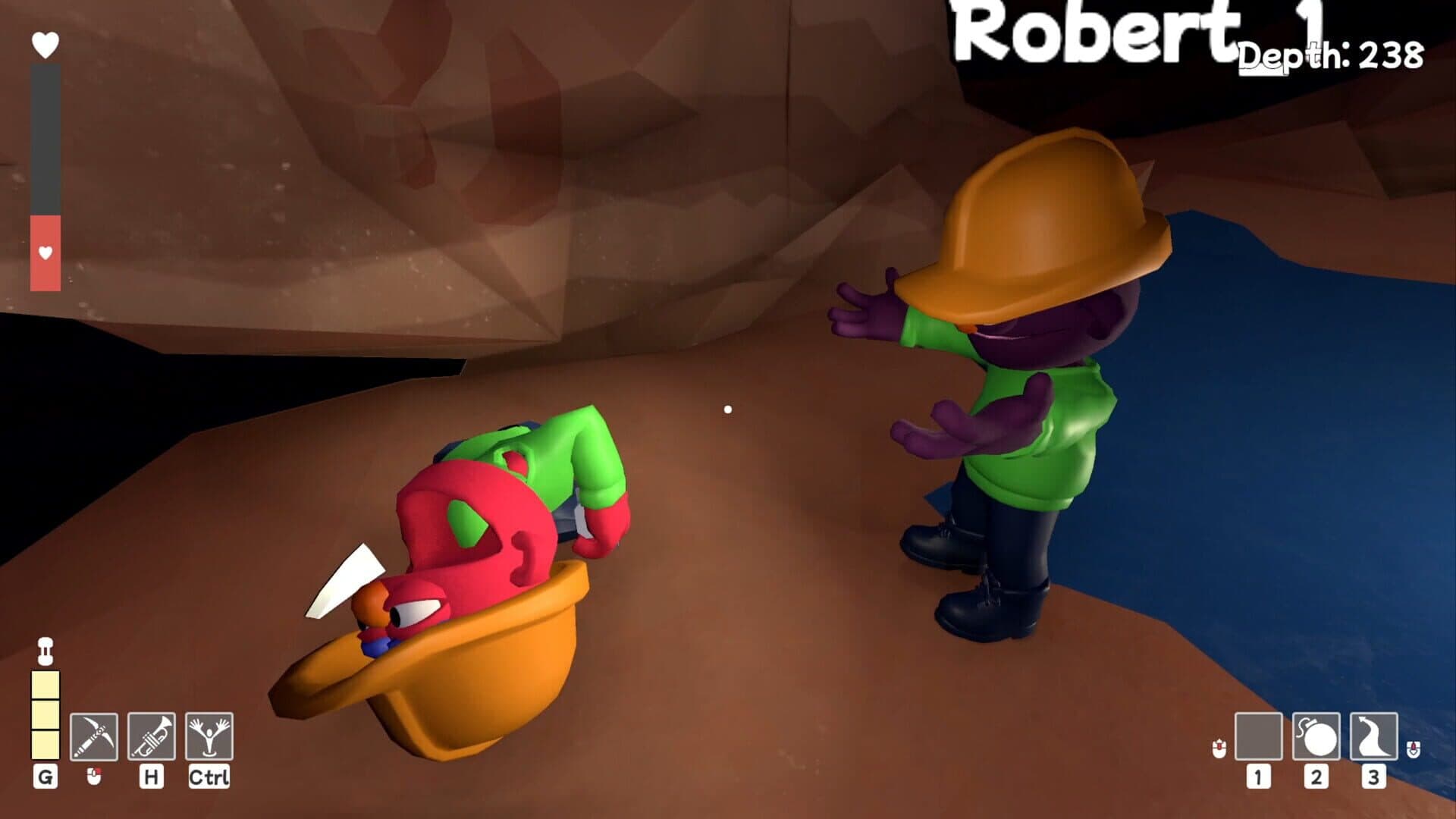Click the scroll-up mouse icon beside slot 1

click(x=1221, y=747)
